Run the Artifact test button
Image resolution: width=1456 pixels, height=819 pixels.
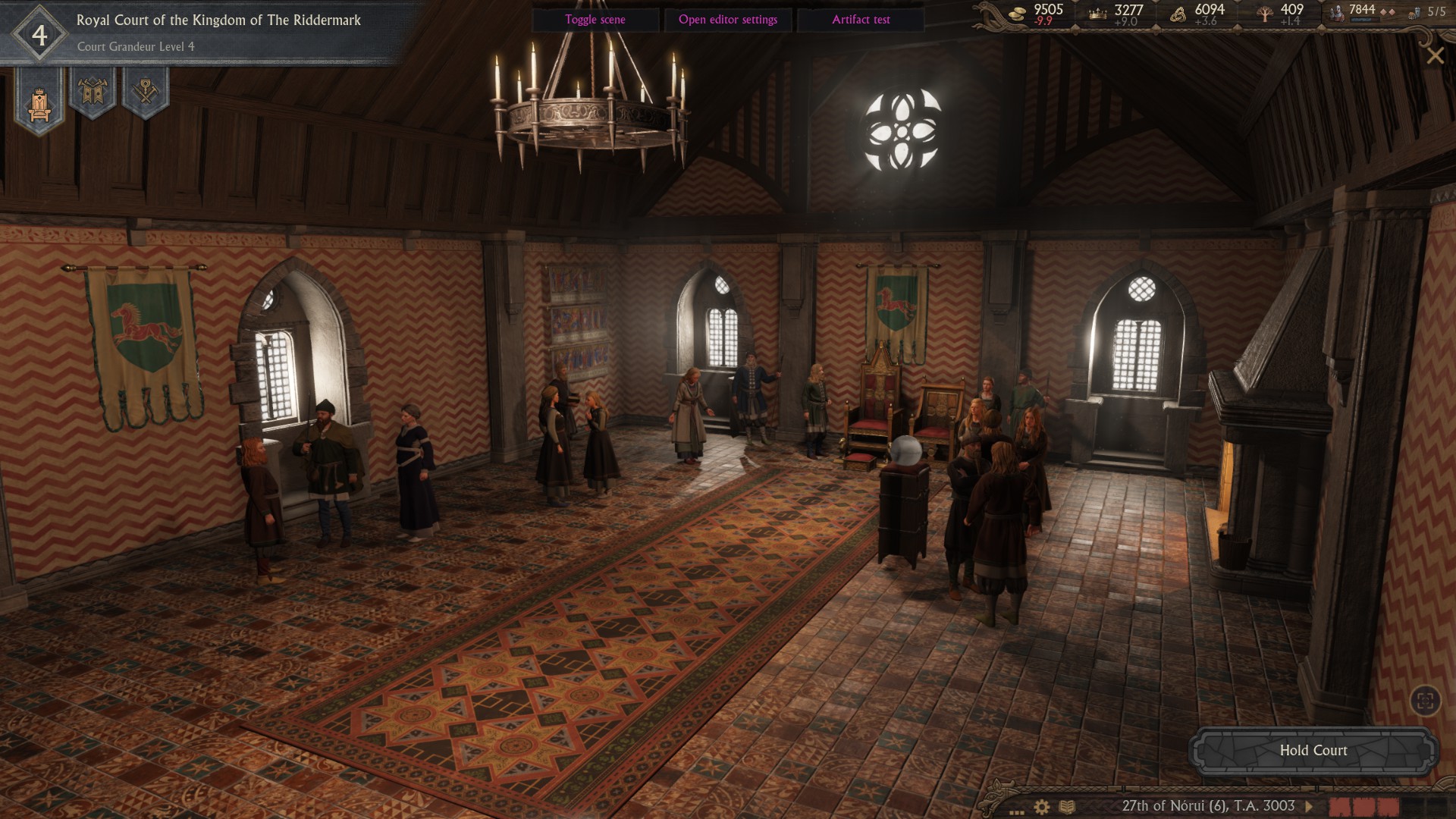coord(861,20)
